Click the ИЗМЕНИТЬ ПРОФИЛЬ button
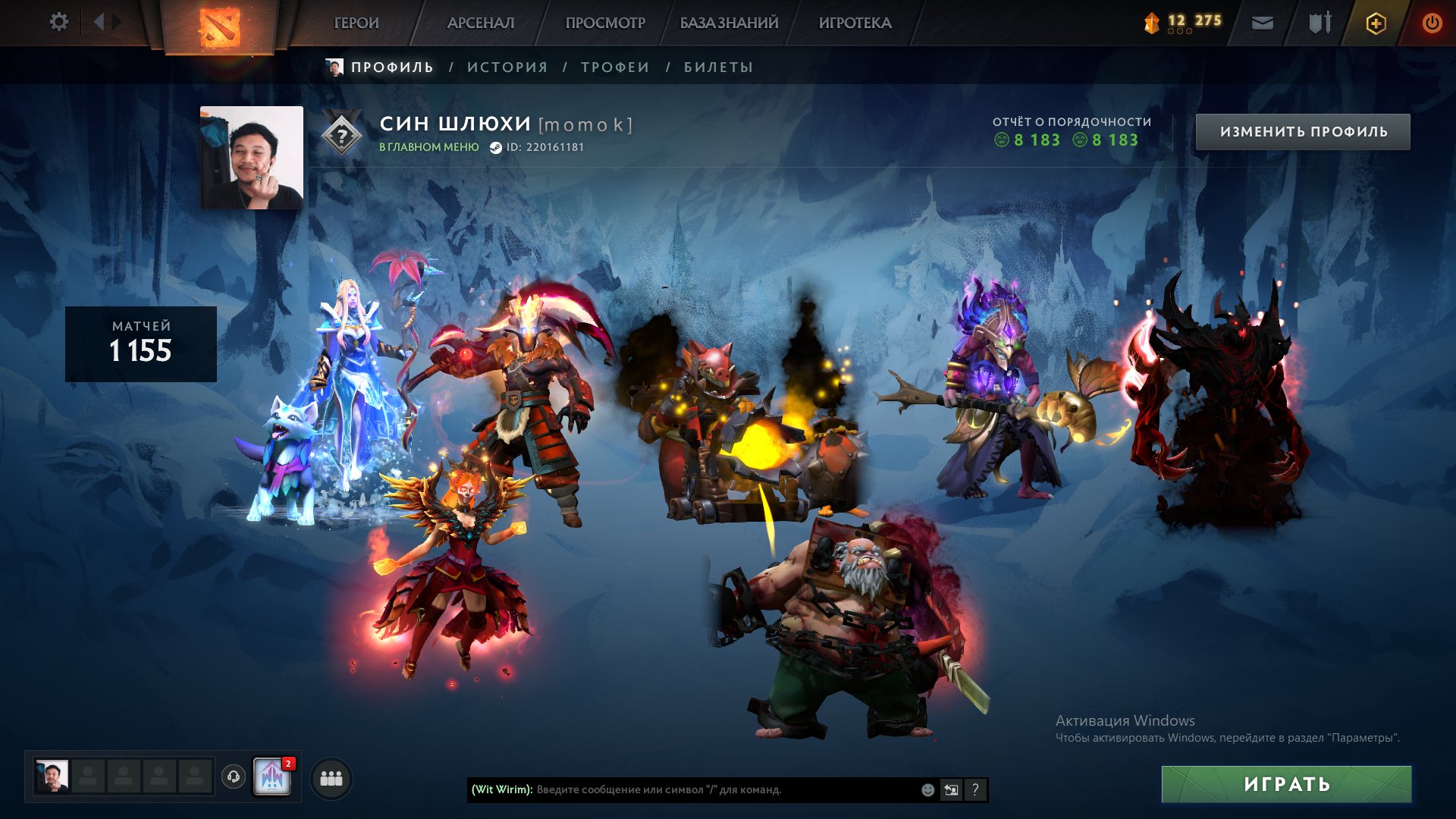Image resolution: width=1456 pixels, height=819 pixels. (1303, 132)
